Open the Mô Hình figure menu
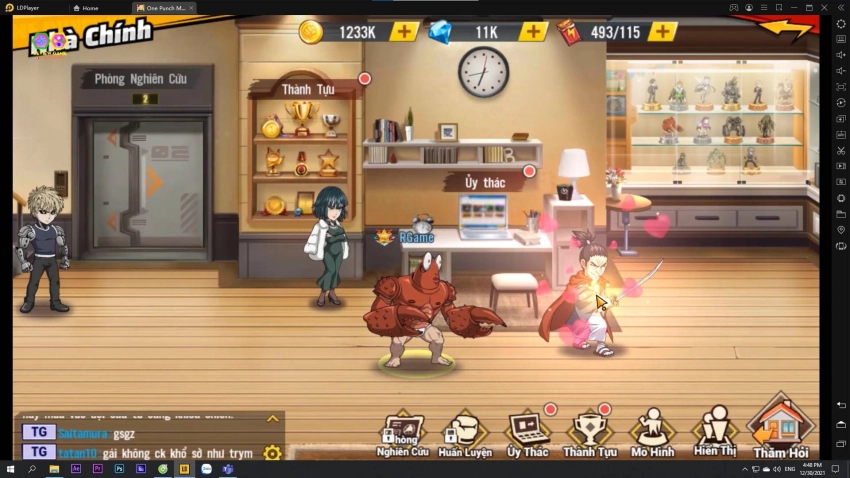Image resolution: width=850 pixels, height=478 pixels. point(652,434)
